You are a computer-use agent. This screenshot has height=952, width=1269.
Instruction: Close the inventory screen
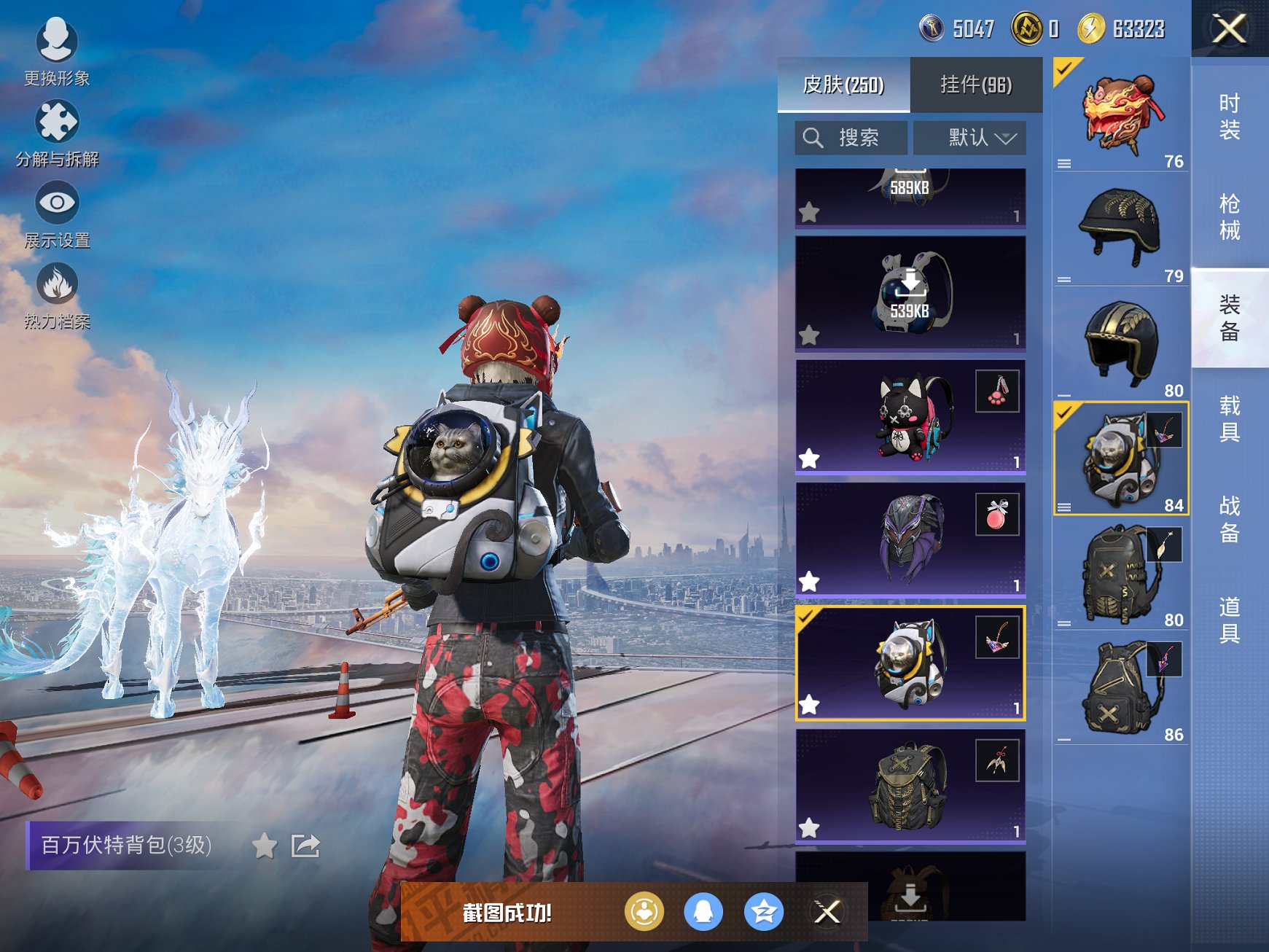1229,29
